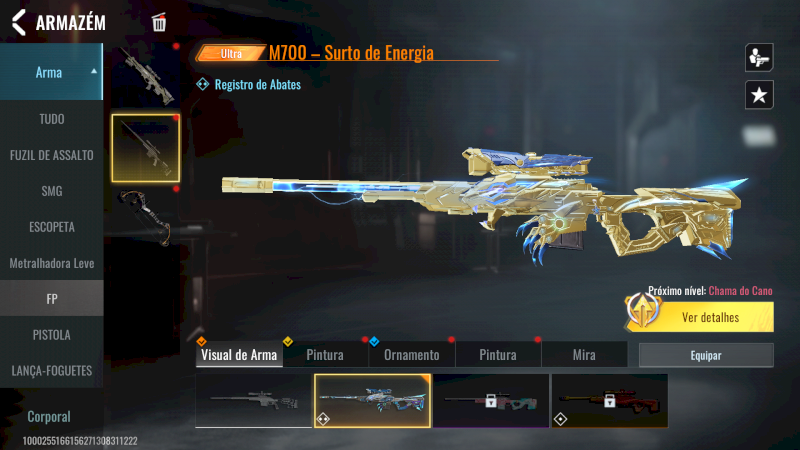Select the Metralhadora Leve category

coord(51,263)
